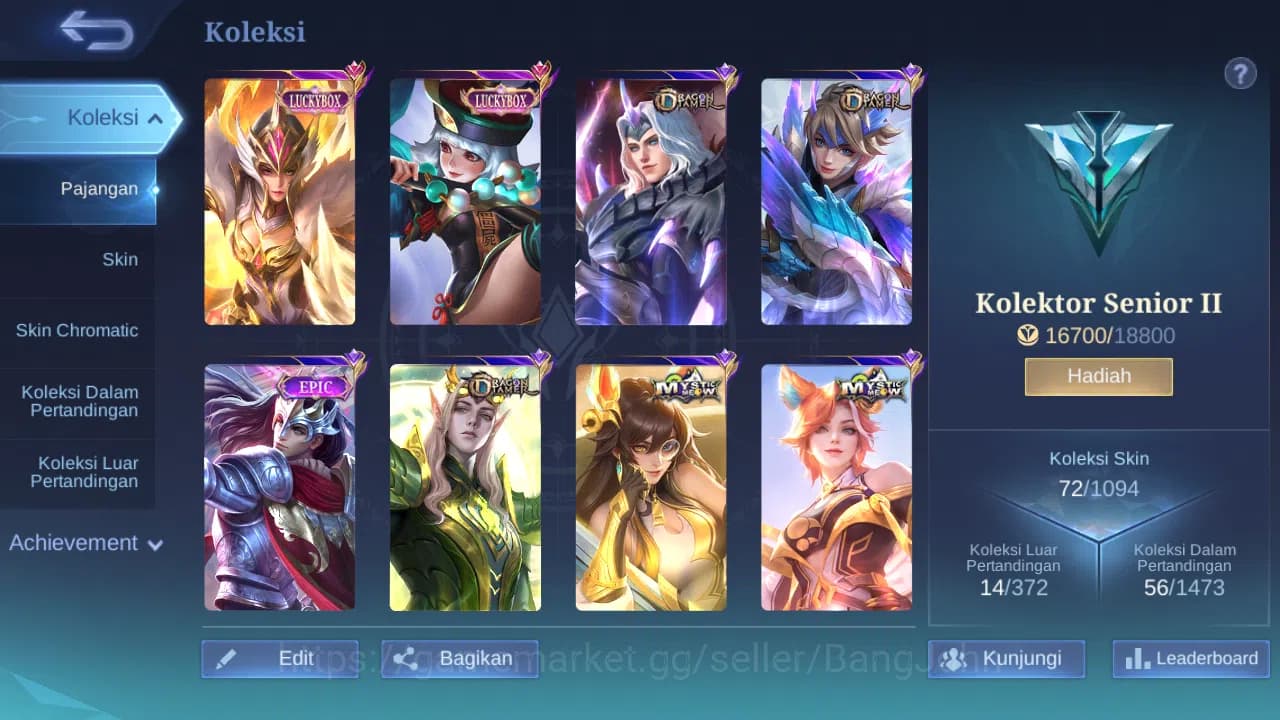Open the Skin Chromatic category
The width and height of the screenshot is (1280, 720).
79,330
